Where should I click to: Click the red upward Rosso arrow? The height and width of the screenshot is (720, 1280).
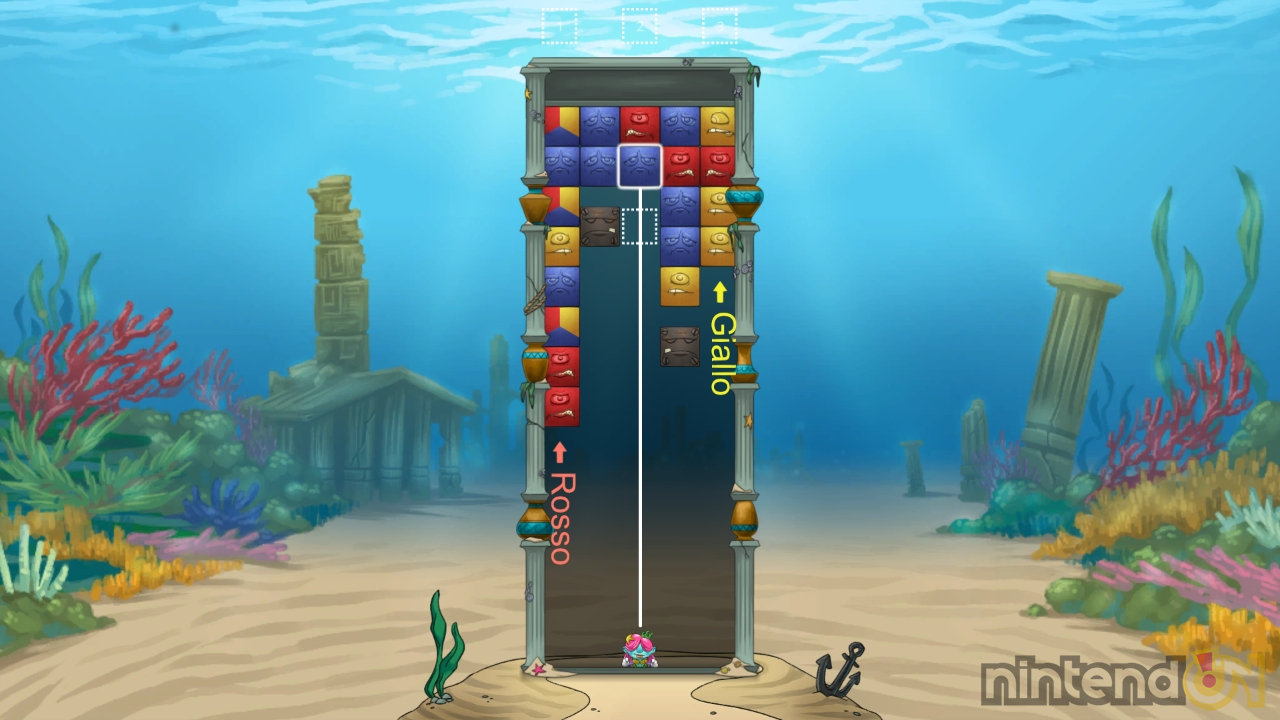[560, 450]
